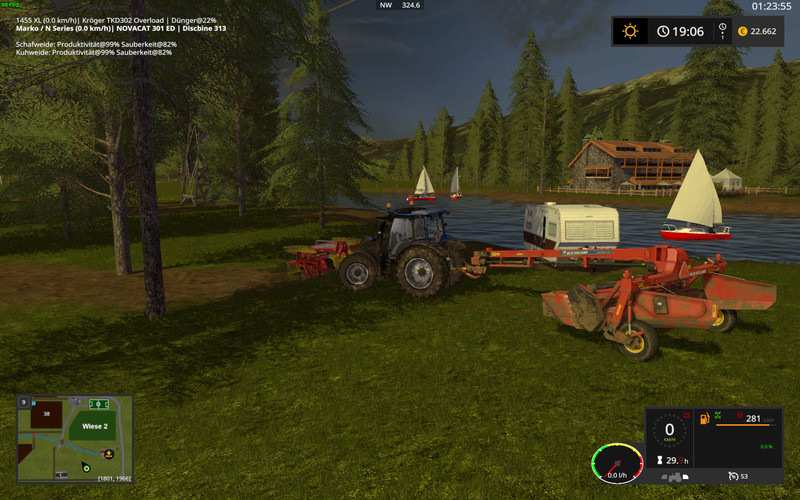Click the cruise control speed icon
The height and width of the screenshot is (500, 800).
(x=733, y=475)
